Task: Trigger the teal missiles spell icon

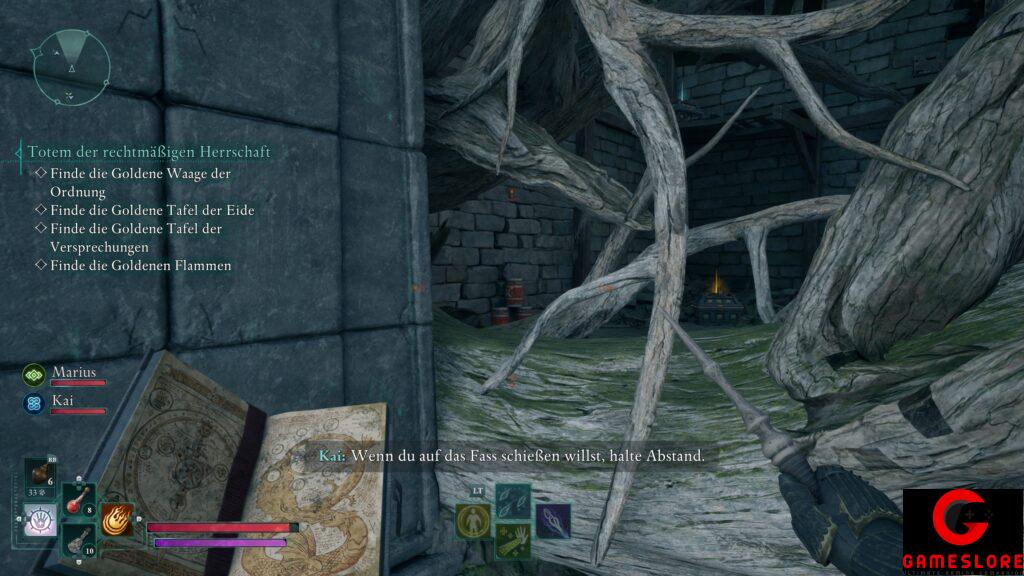Action: pyautogui.click(x=512, y=501)
